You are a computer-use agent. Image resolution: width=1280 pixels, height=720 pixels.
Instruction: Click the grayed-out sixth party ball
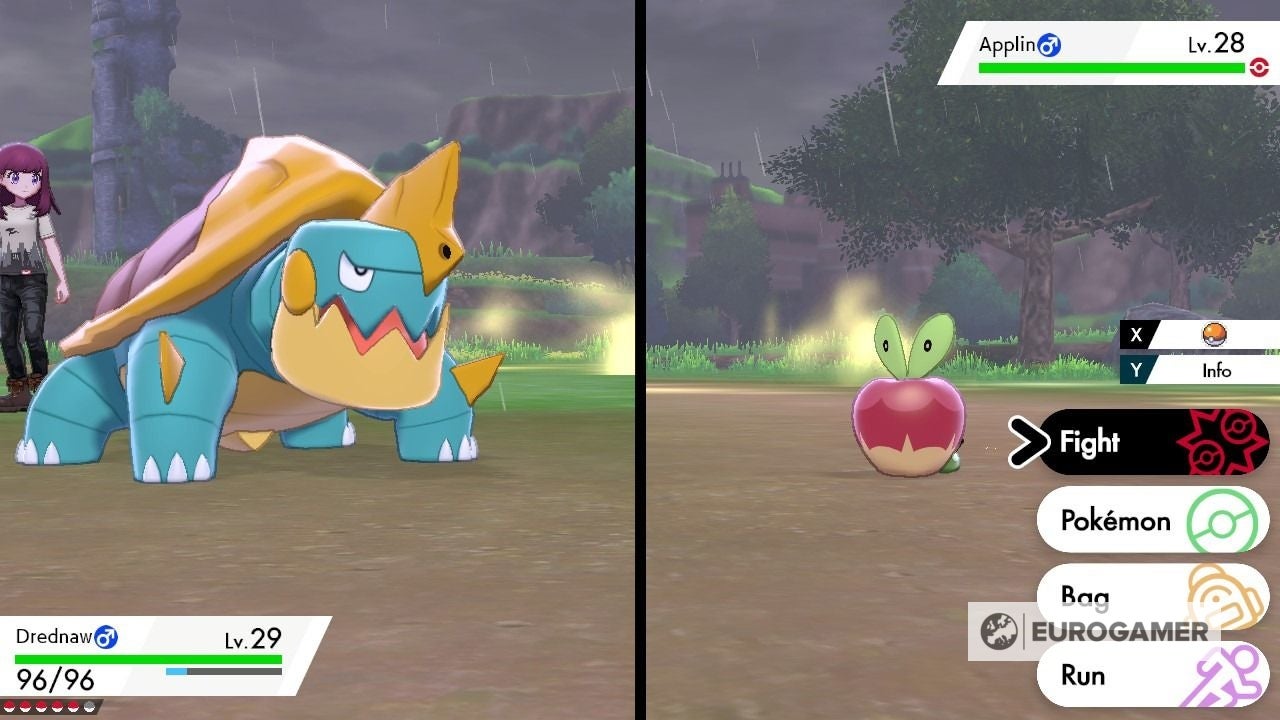91,706
